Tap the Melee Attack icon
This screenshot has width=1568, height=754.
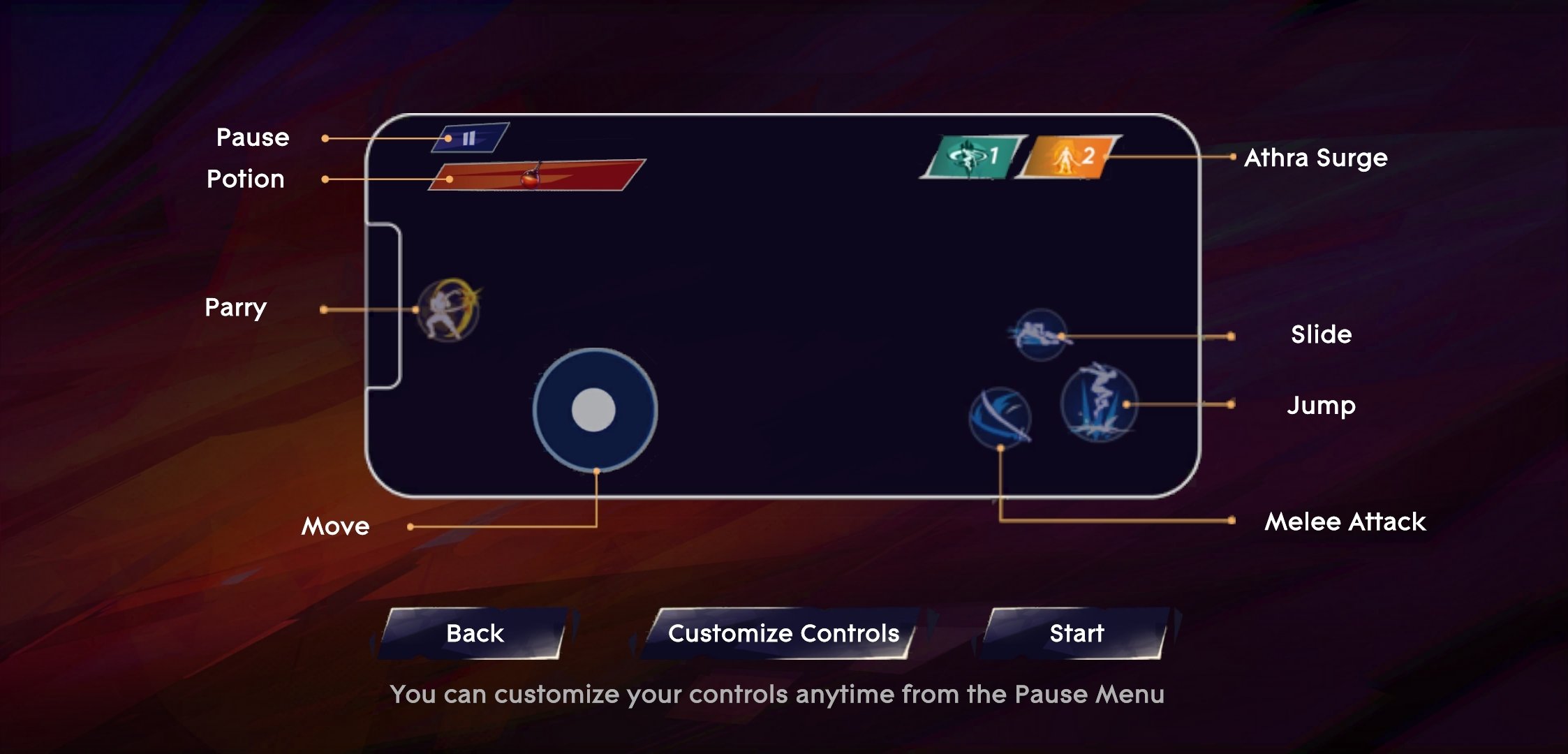point(1000,417)
